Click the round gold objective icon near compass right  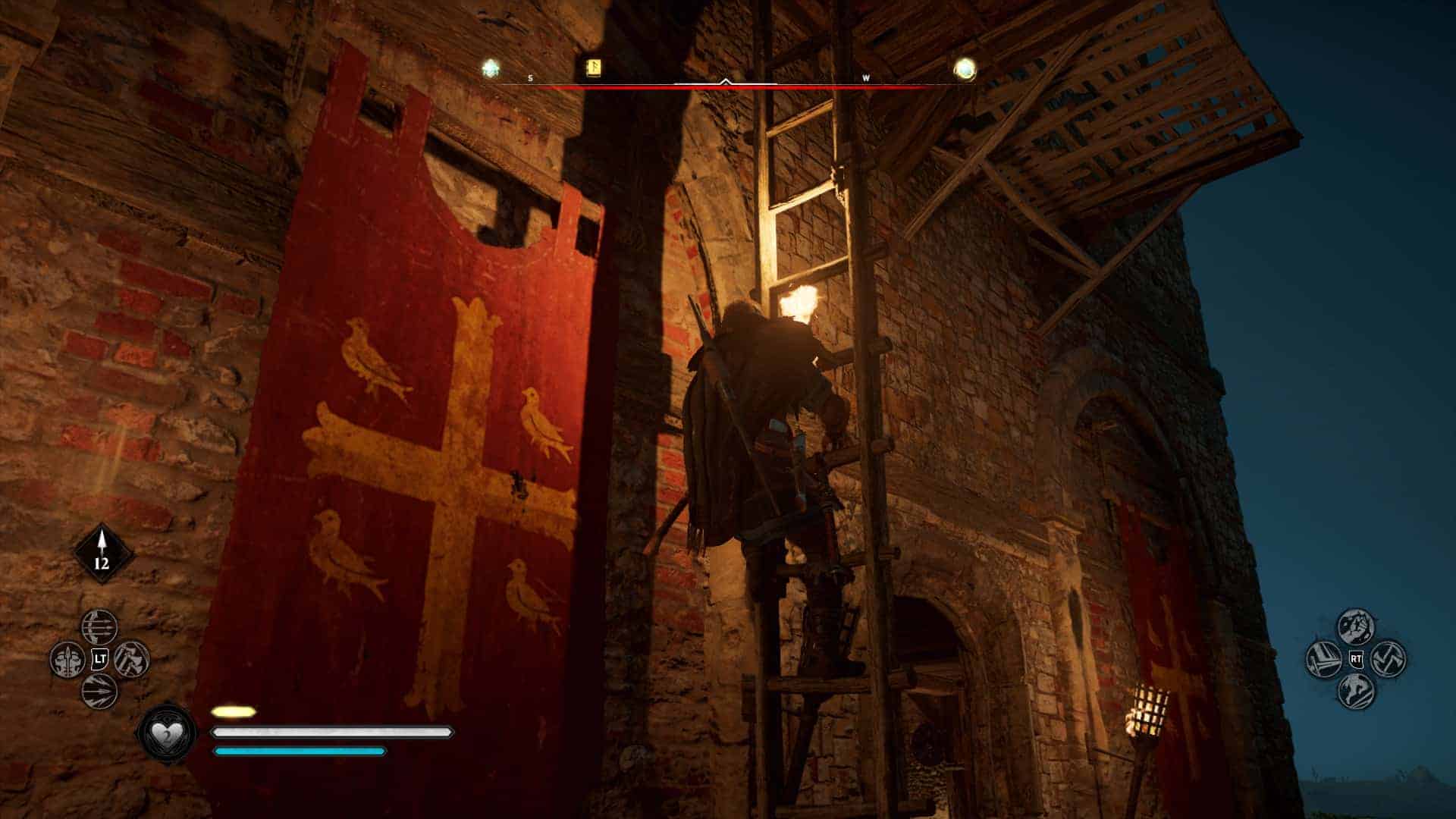point(963,70)
